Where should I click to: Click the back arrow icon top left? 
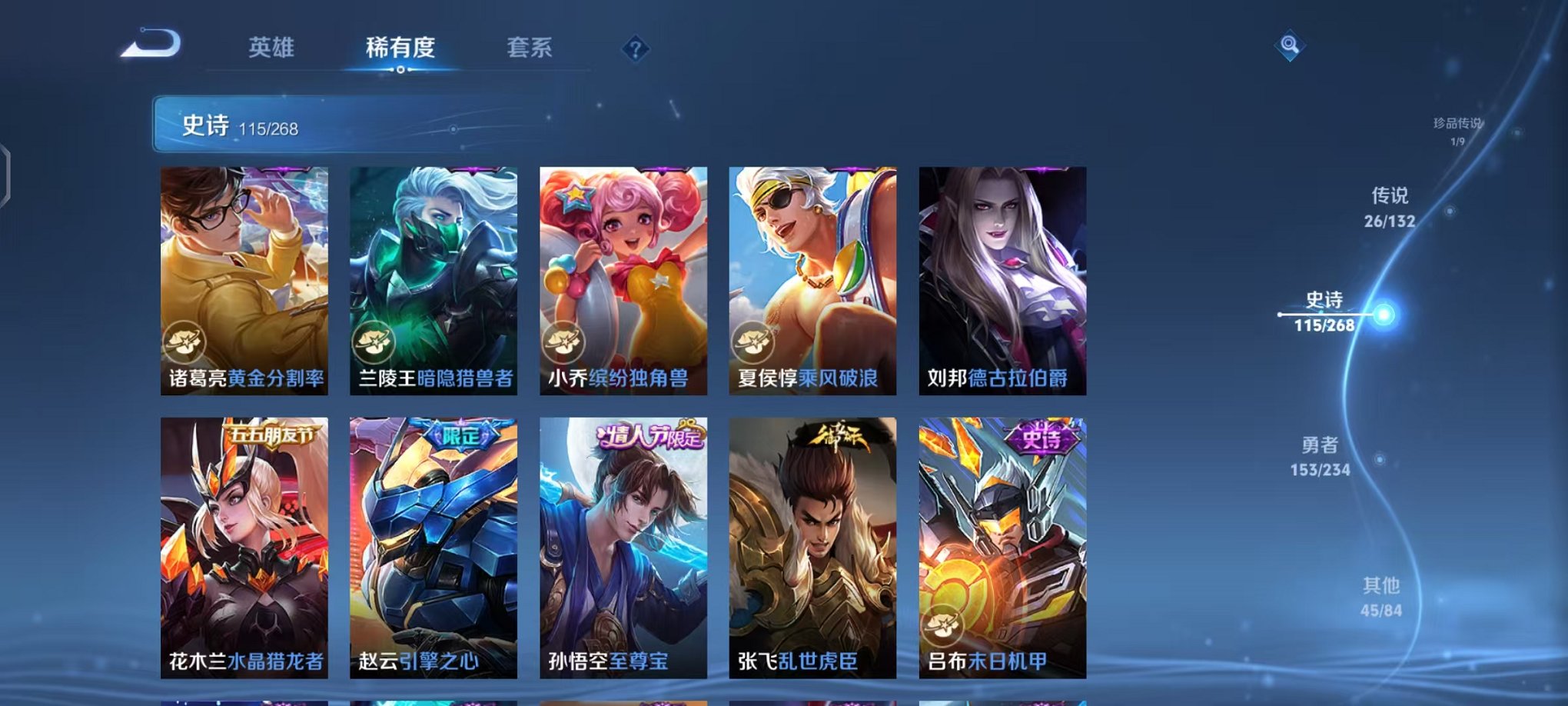point(151,44)
